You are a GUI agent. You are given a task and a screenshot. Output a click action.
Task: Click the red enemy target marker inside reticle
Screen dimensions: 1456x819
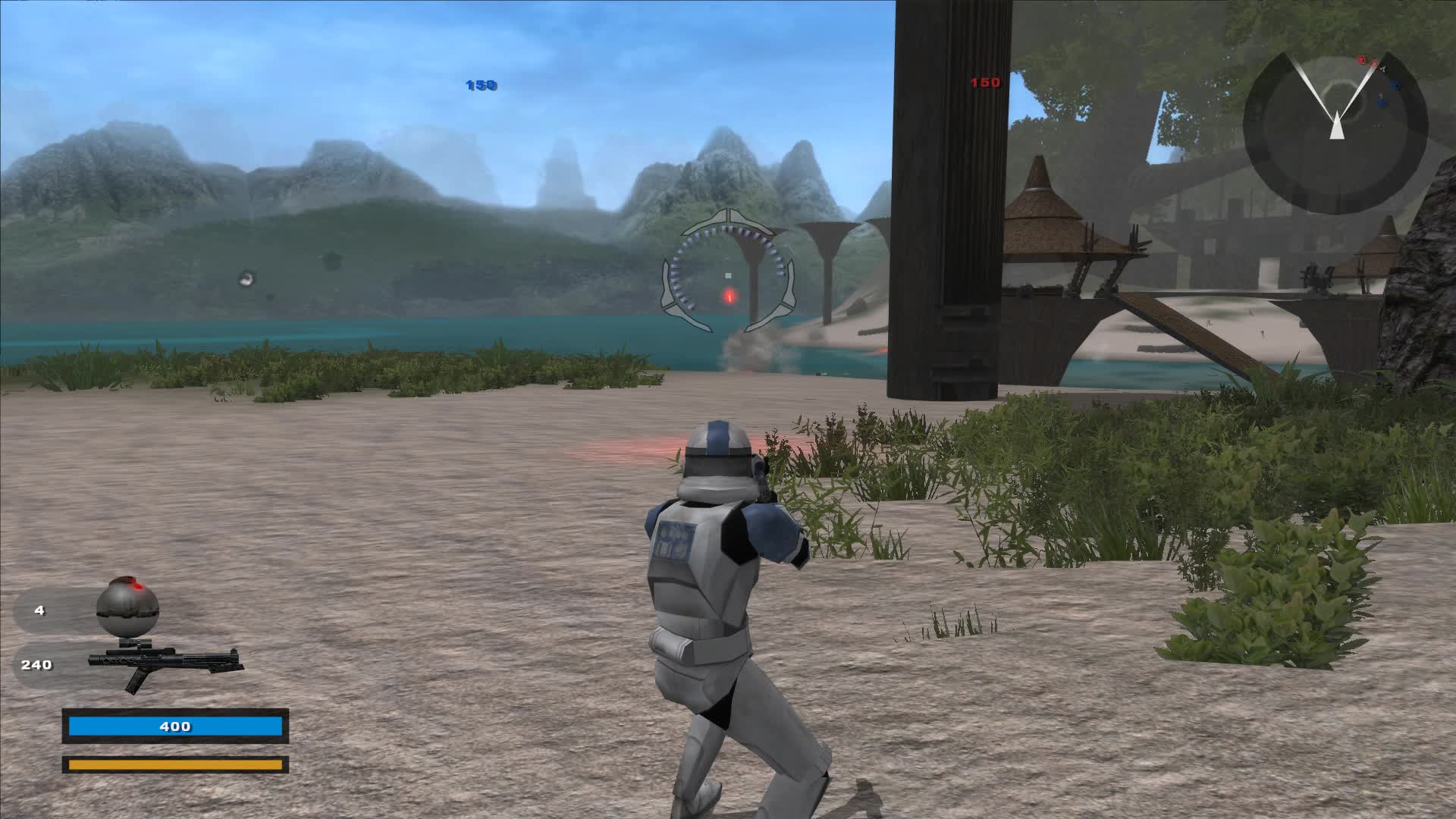(x=730, y=297)
